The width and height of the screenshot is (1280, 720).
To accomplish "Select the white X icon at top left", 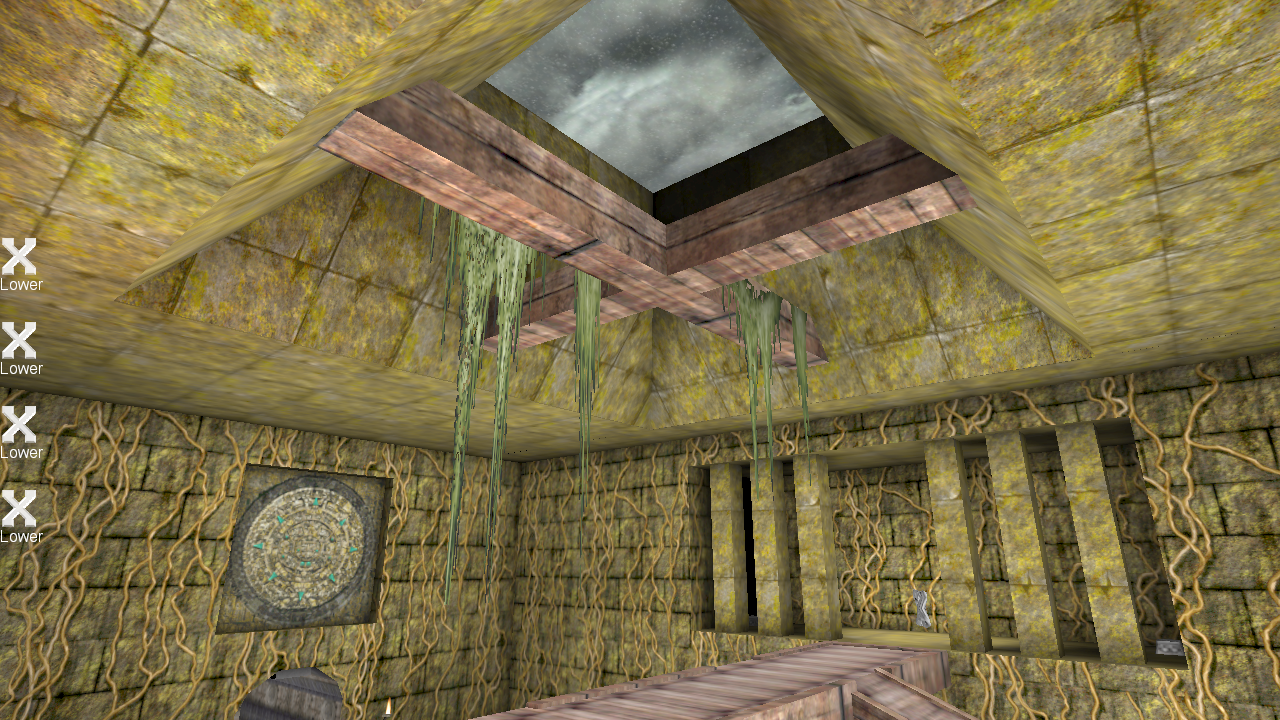I will tap(21, 256).
